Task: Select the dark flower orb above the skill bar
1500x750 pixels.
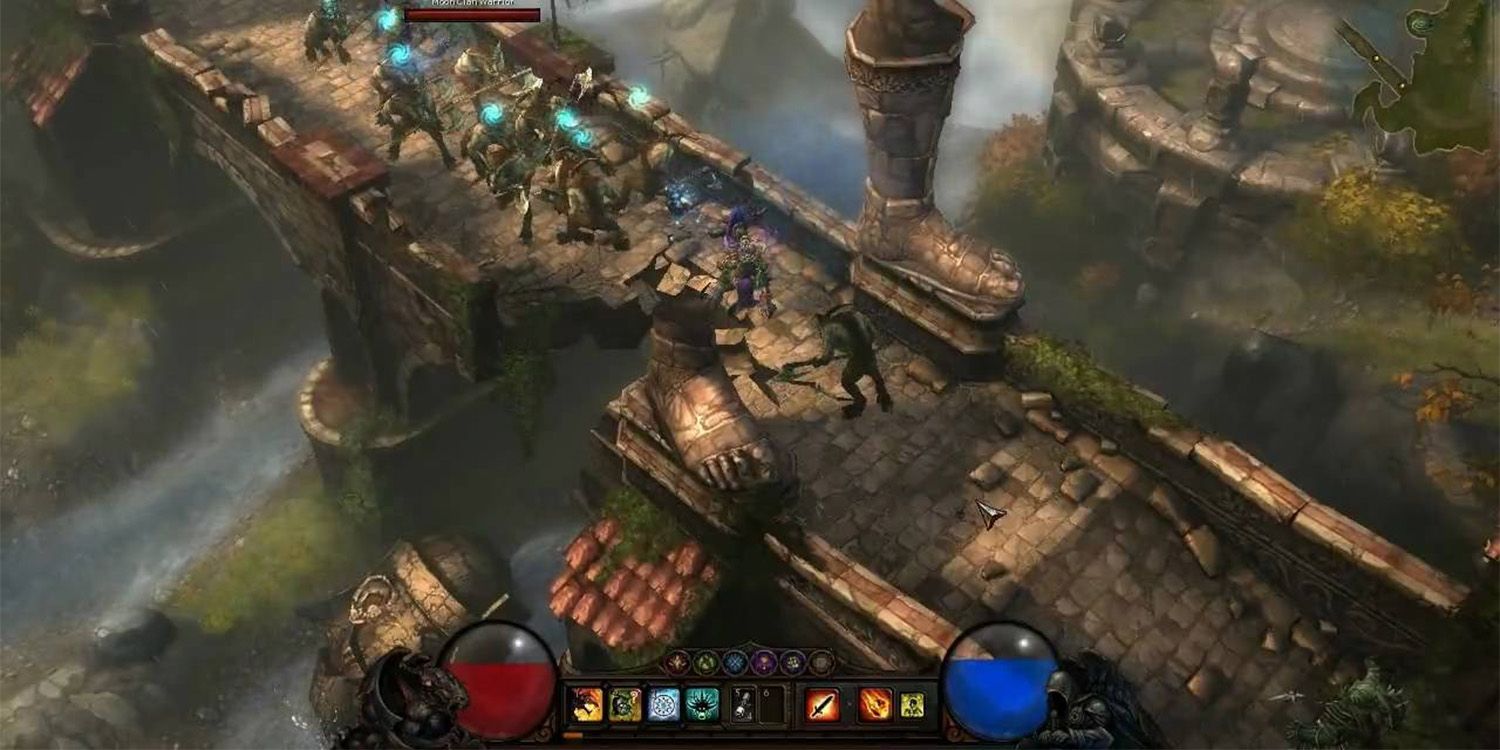Action: (x=791, y=661)
